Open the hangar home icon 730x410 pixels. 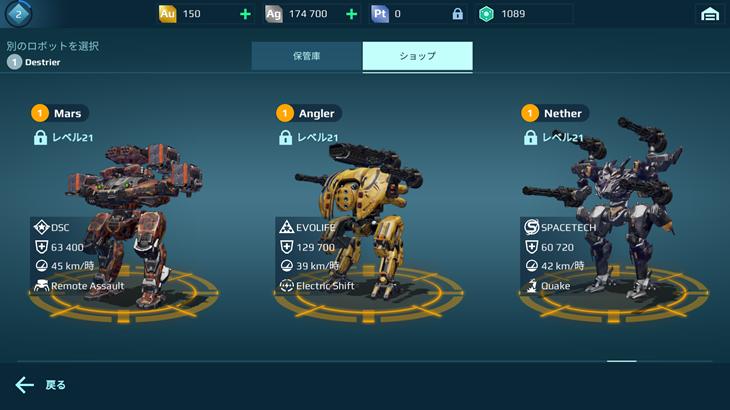coord(710,14)
